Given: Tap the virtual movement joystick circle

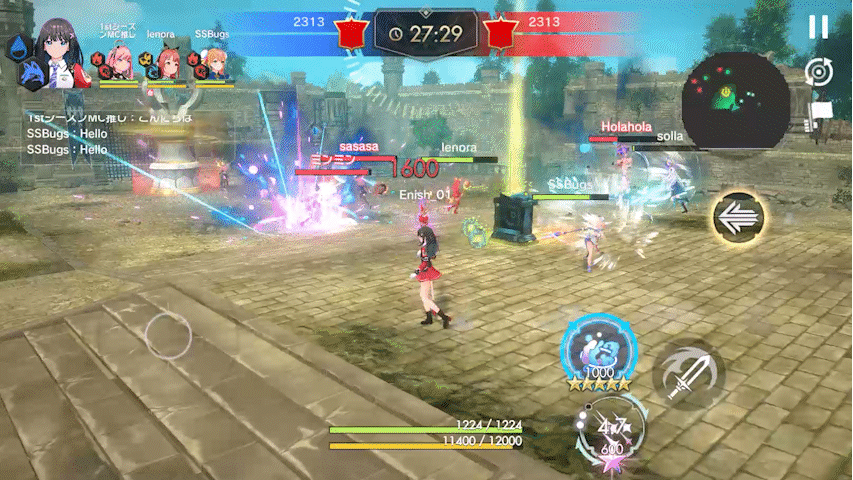Looking at the screenshot, I should 168,336.
